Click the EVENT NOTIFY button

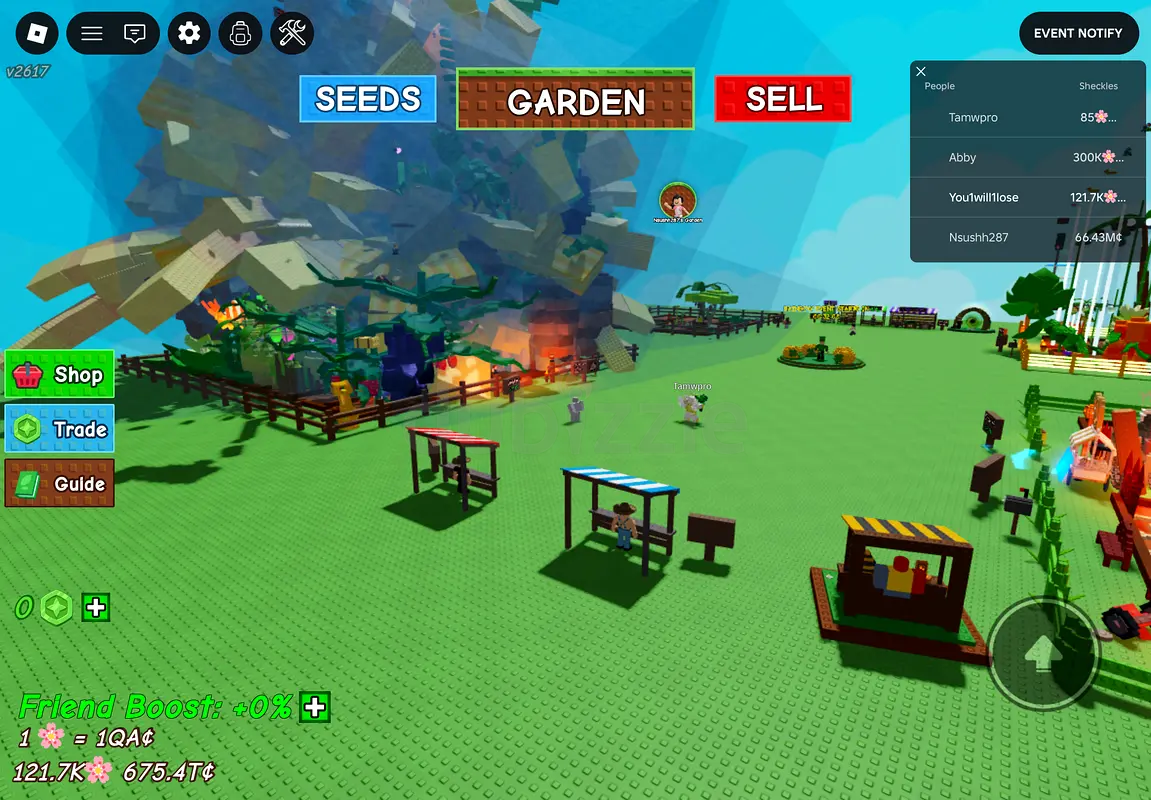pyautogui.click(x=1078, y=33)
